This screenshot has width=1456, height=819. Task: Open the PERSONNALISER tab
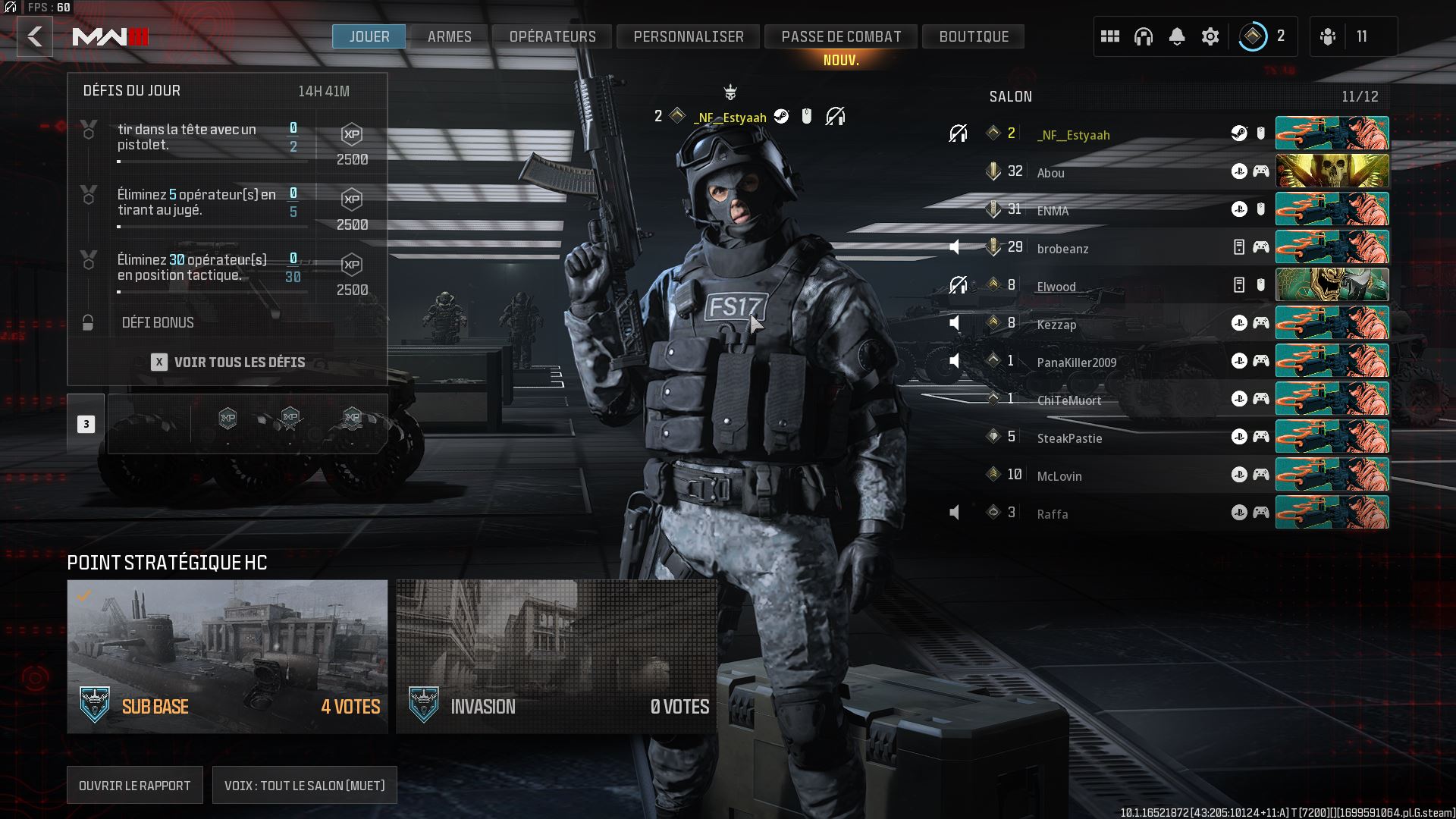coord(689,36)
